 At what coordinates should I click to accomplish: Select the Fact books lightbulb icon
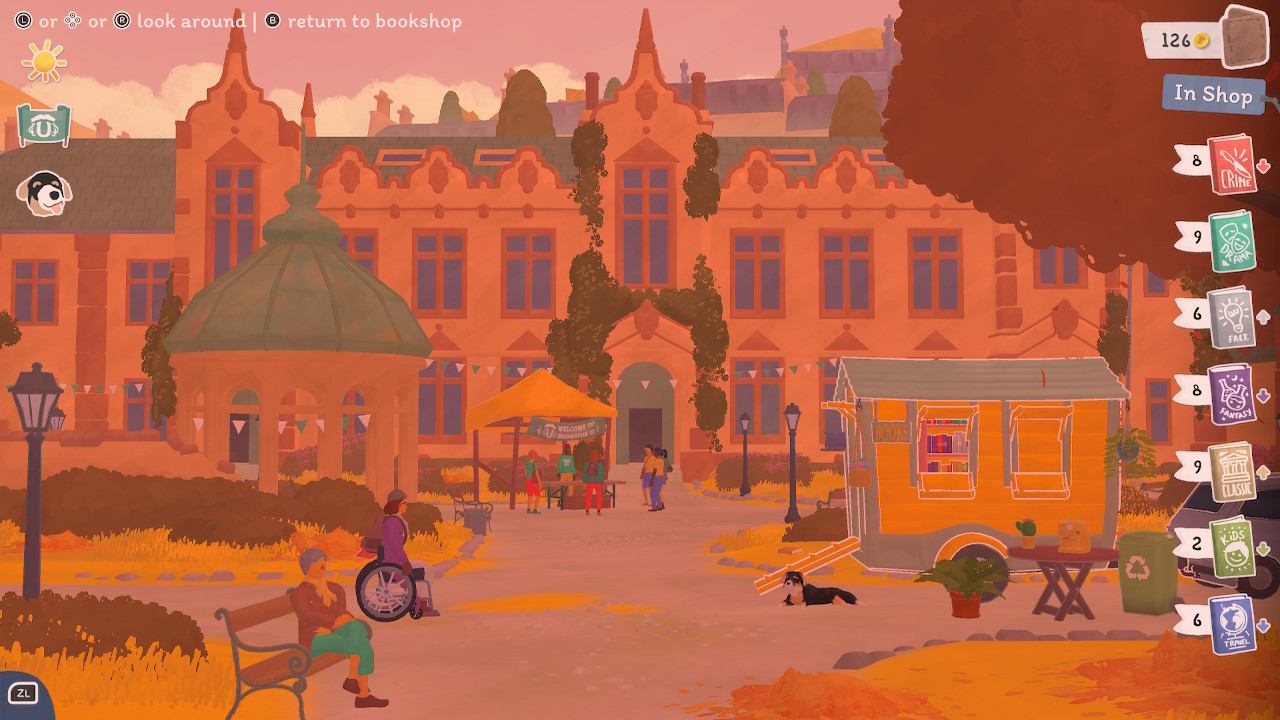1232,320
